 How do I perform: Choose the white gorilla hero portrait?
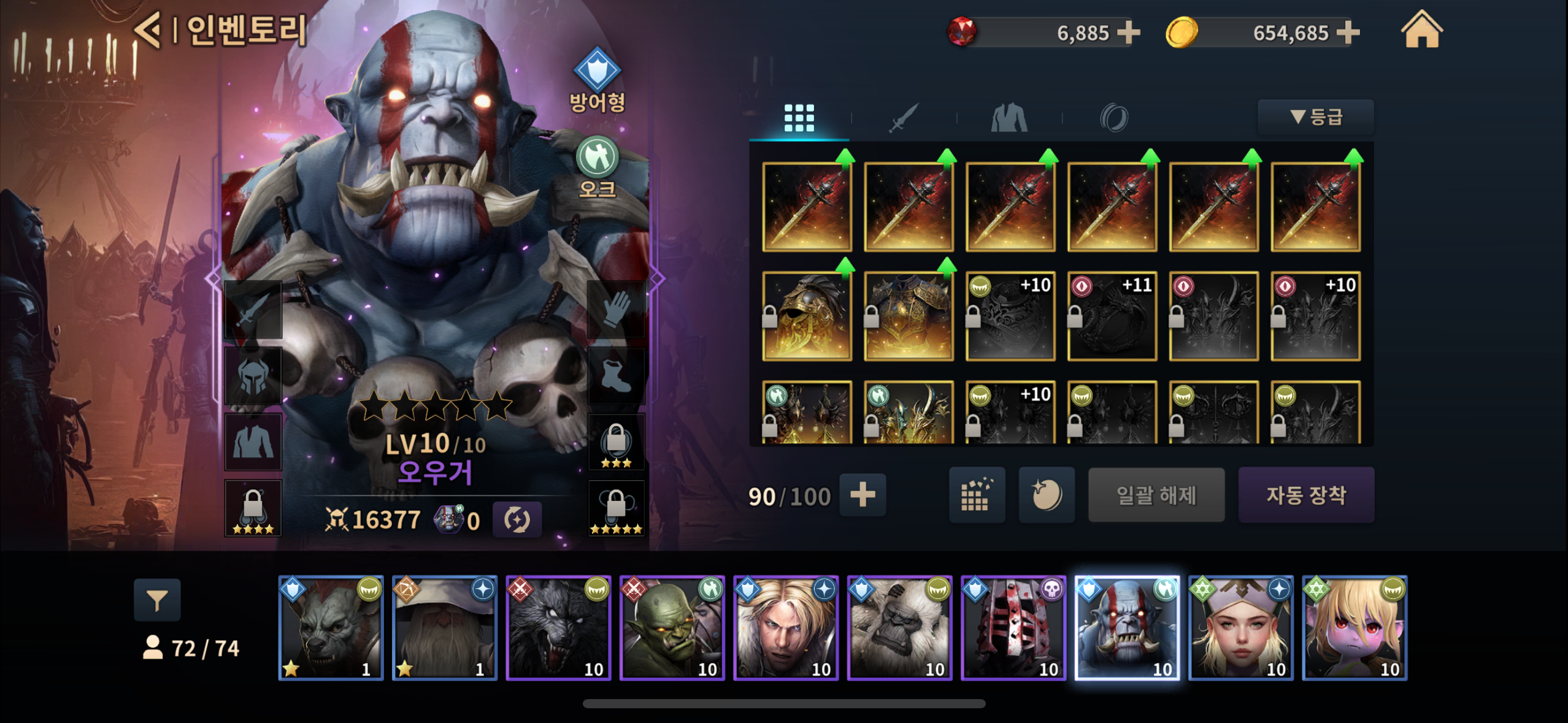point(899,628)
